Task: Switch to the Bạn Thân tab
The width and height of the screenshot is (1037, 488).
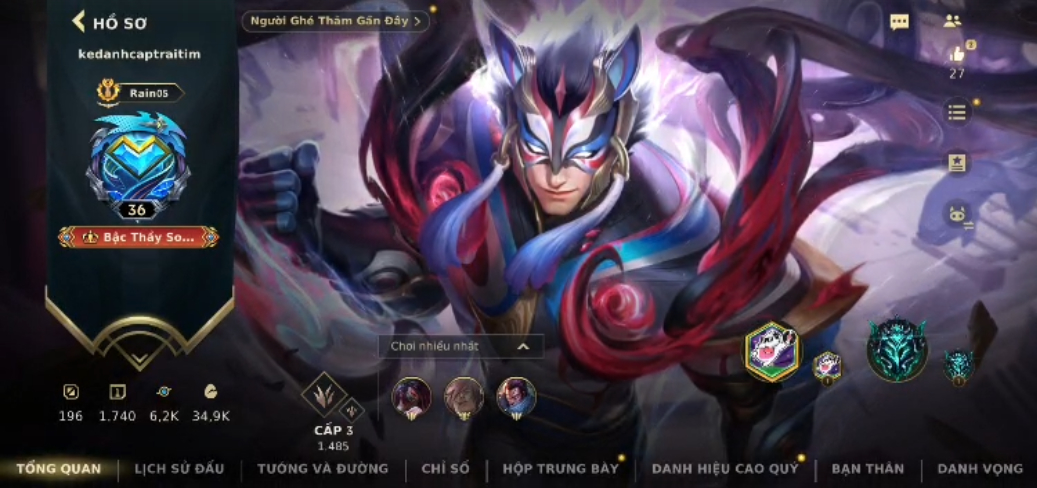Action: pyautogui.click(x=867, y=468)
